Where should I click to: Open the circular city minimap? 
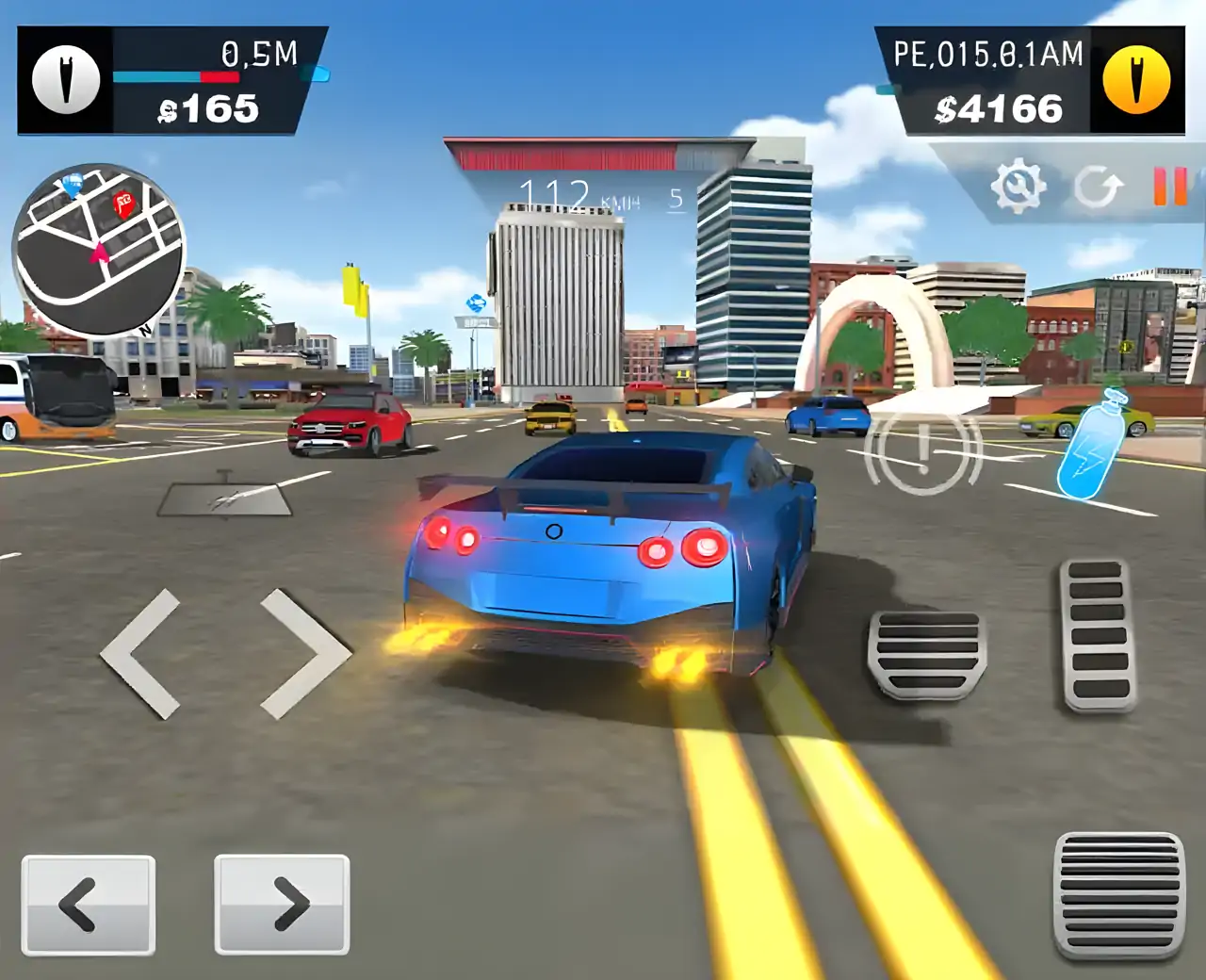coord(98,251)
